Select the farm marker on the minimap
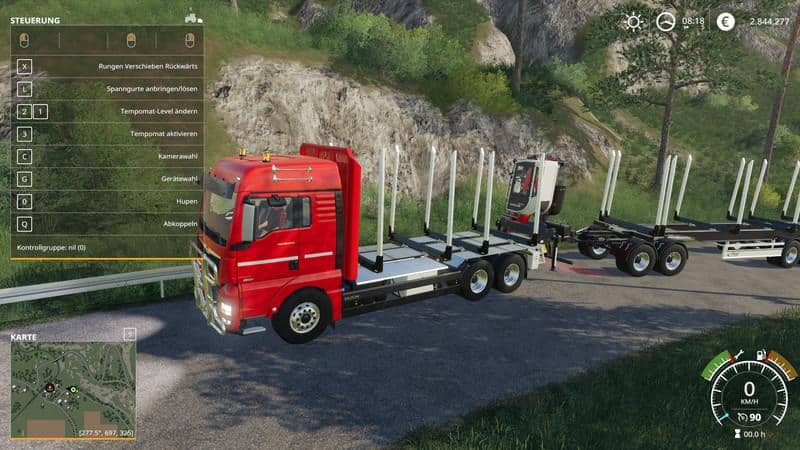 point(48,386)
